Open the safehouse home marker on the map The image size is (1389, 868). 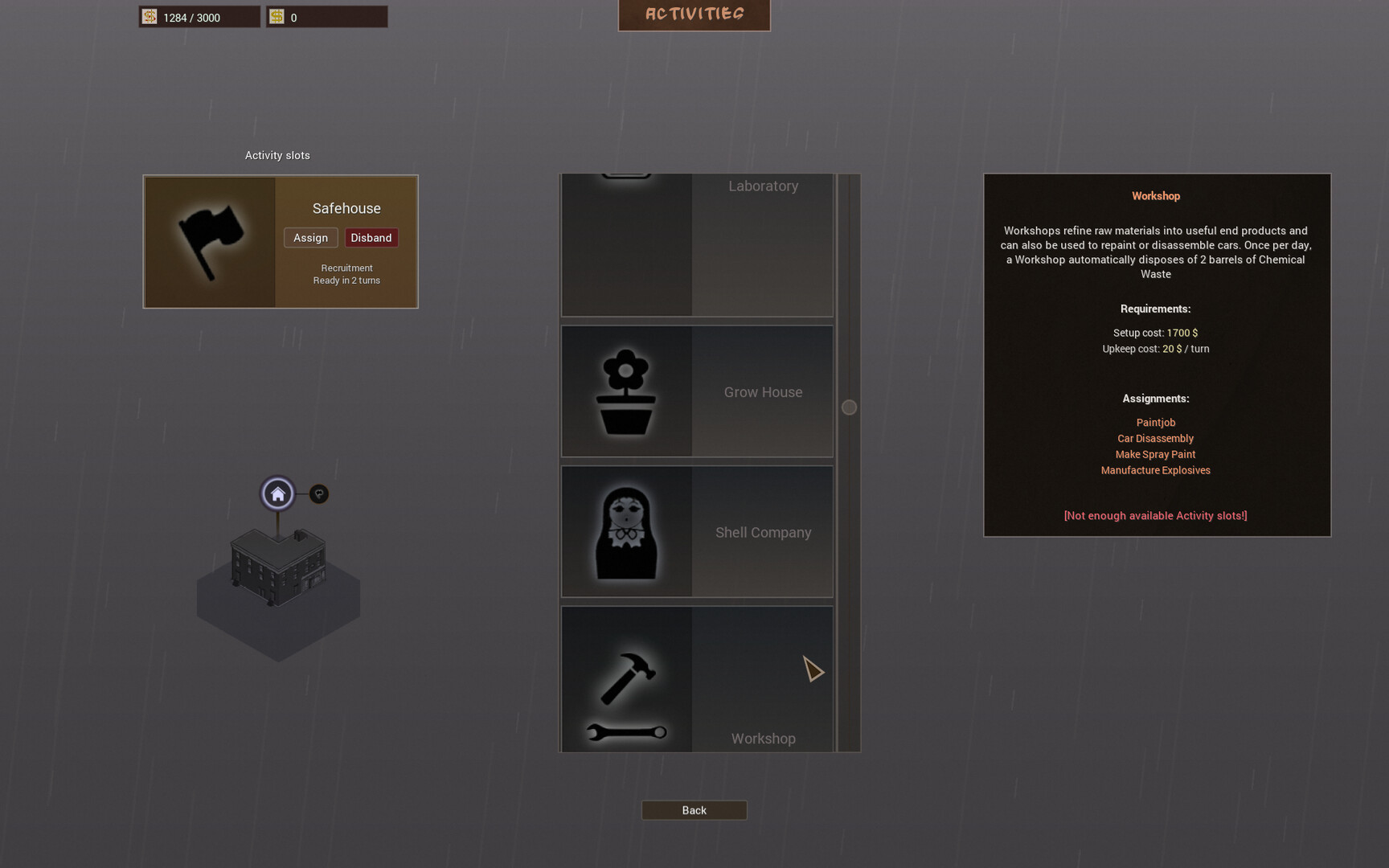277,493
